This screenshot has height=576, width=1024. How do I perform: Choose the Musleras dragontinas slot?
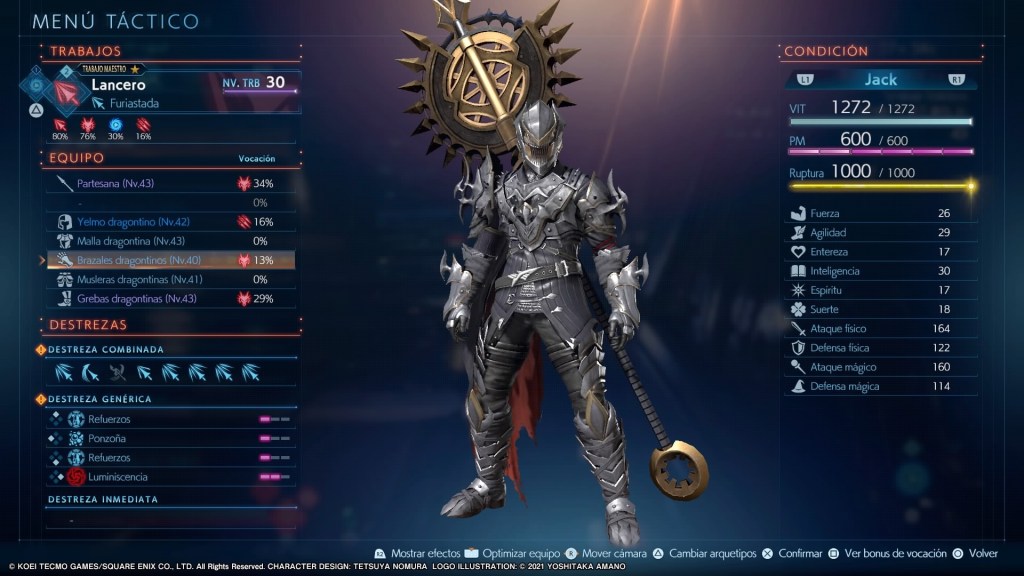coord(137,279)
